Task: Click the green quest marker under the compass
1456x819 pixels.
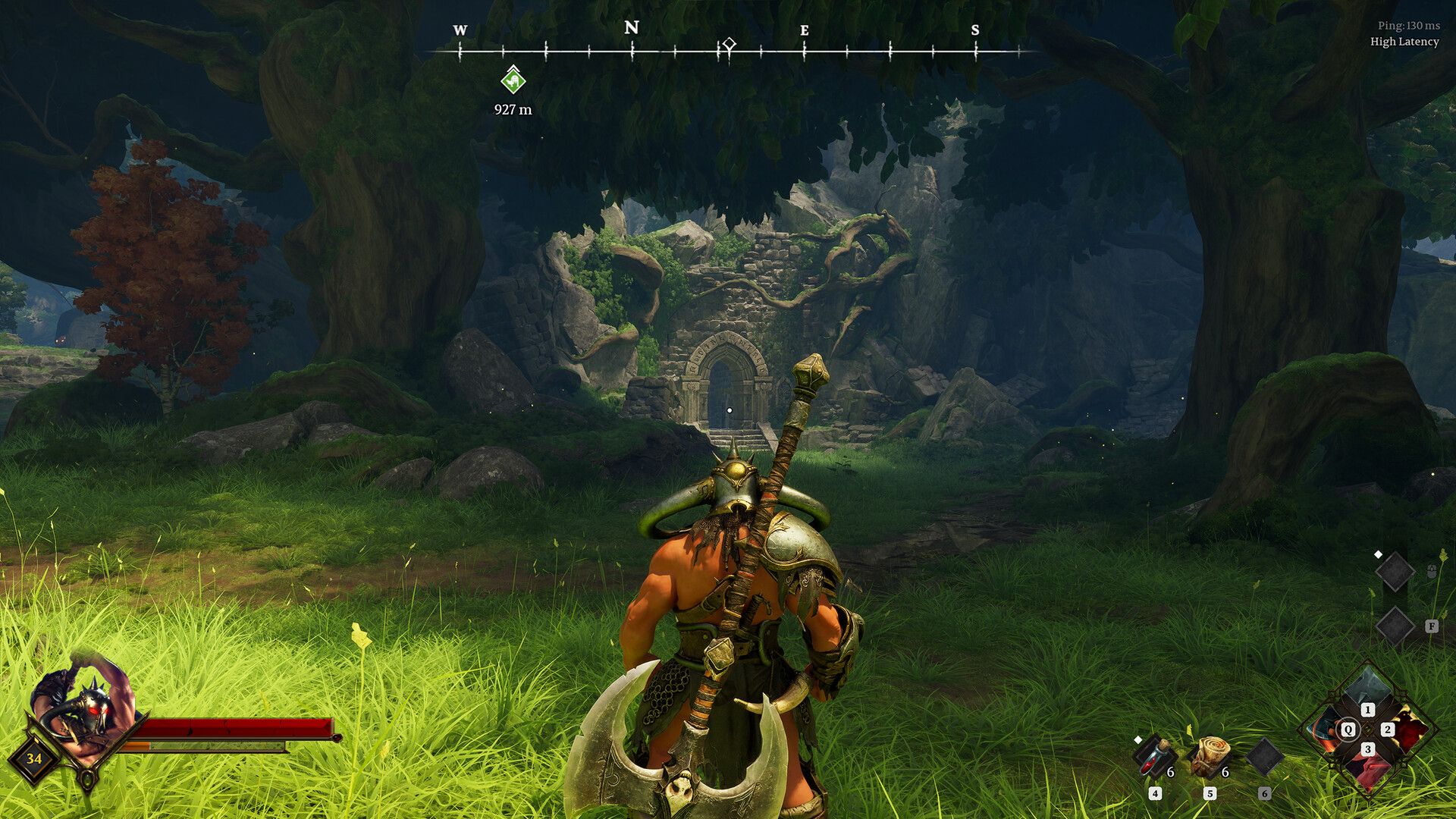Action: pos(513,80)
